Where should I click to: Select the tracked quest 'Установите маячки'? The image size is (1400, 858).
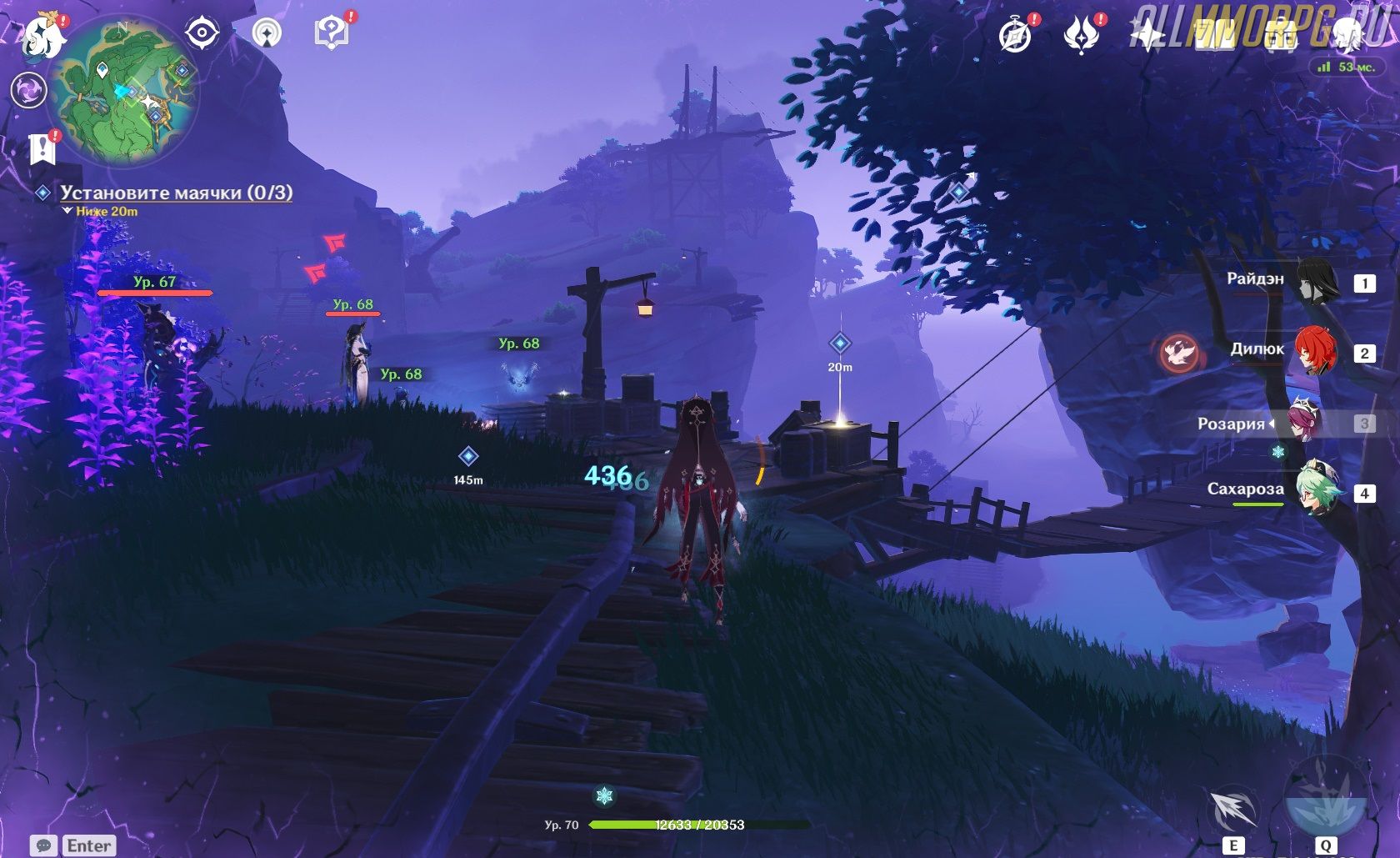point(176,193)
